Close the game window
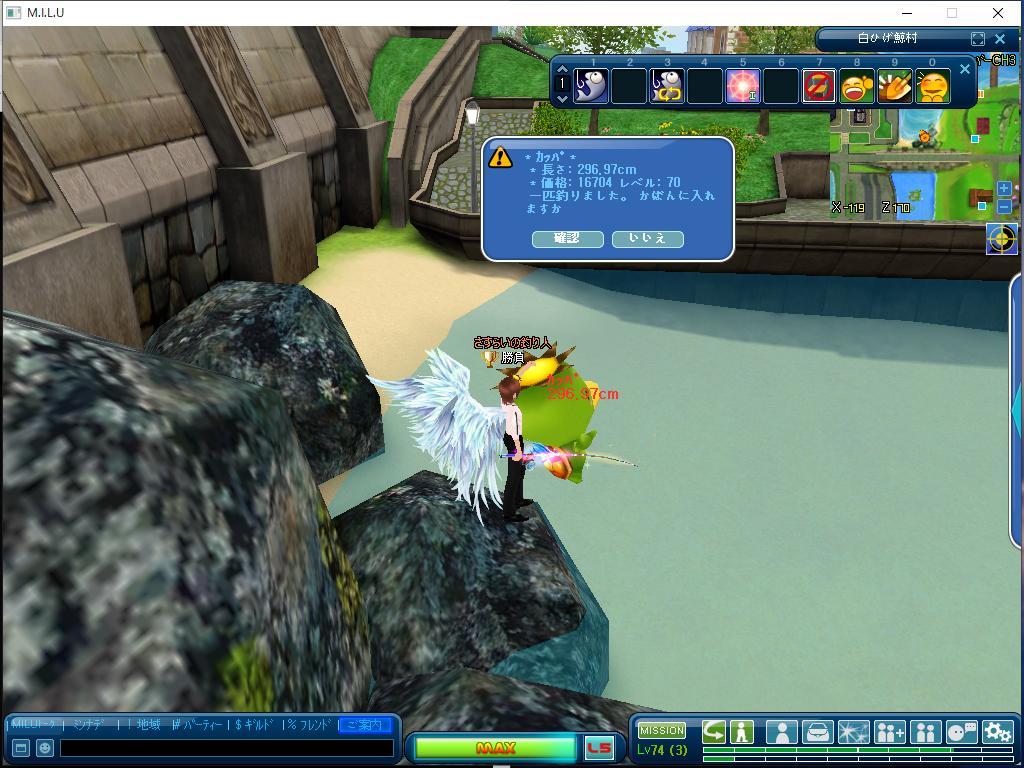This screenshot has width=1024, height=768. point(998,13)
